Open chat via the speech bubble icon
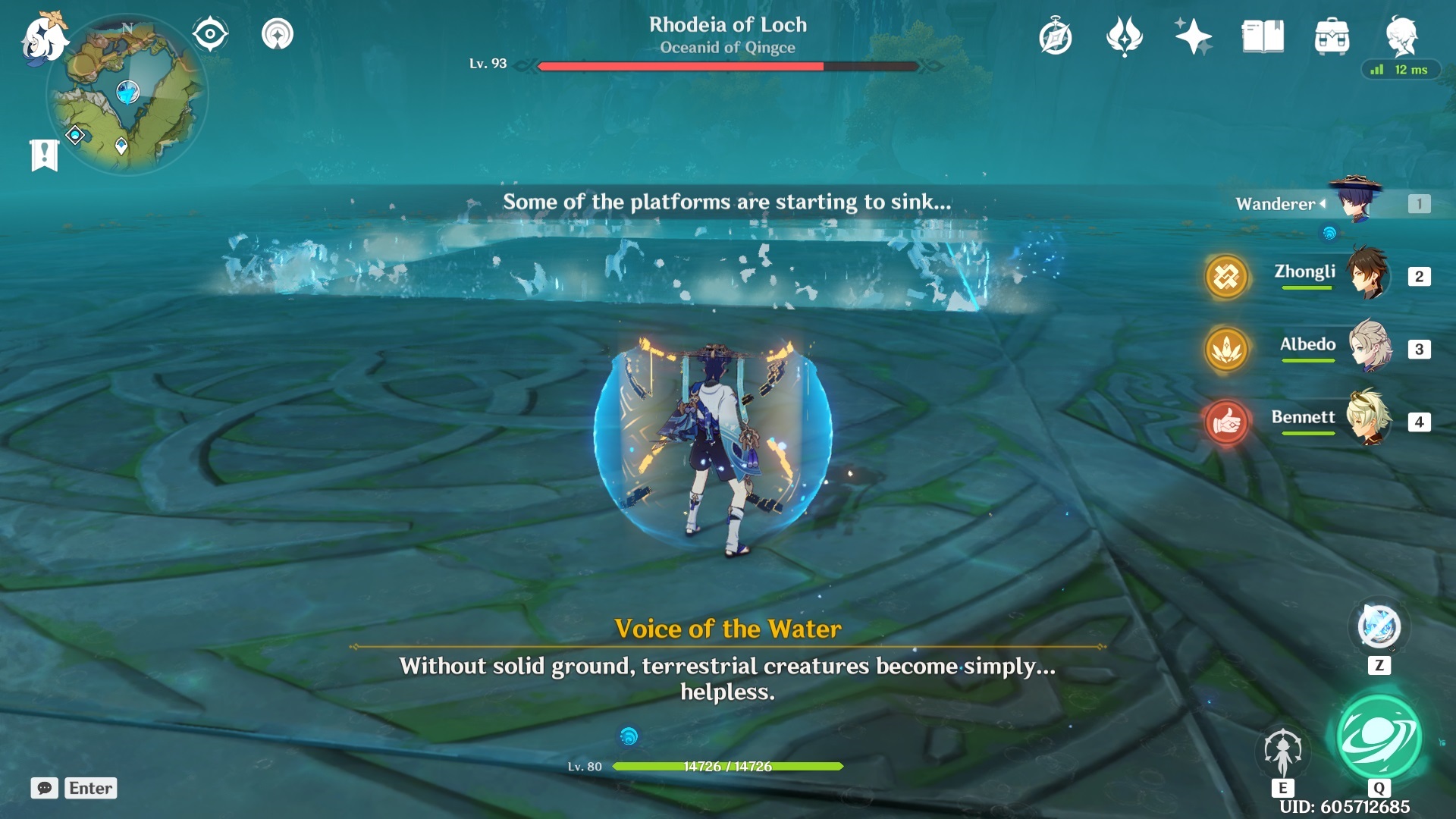This screenshot has height=819, width=1456. 45,789
